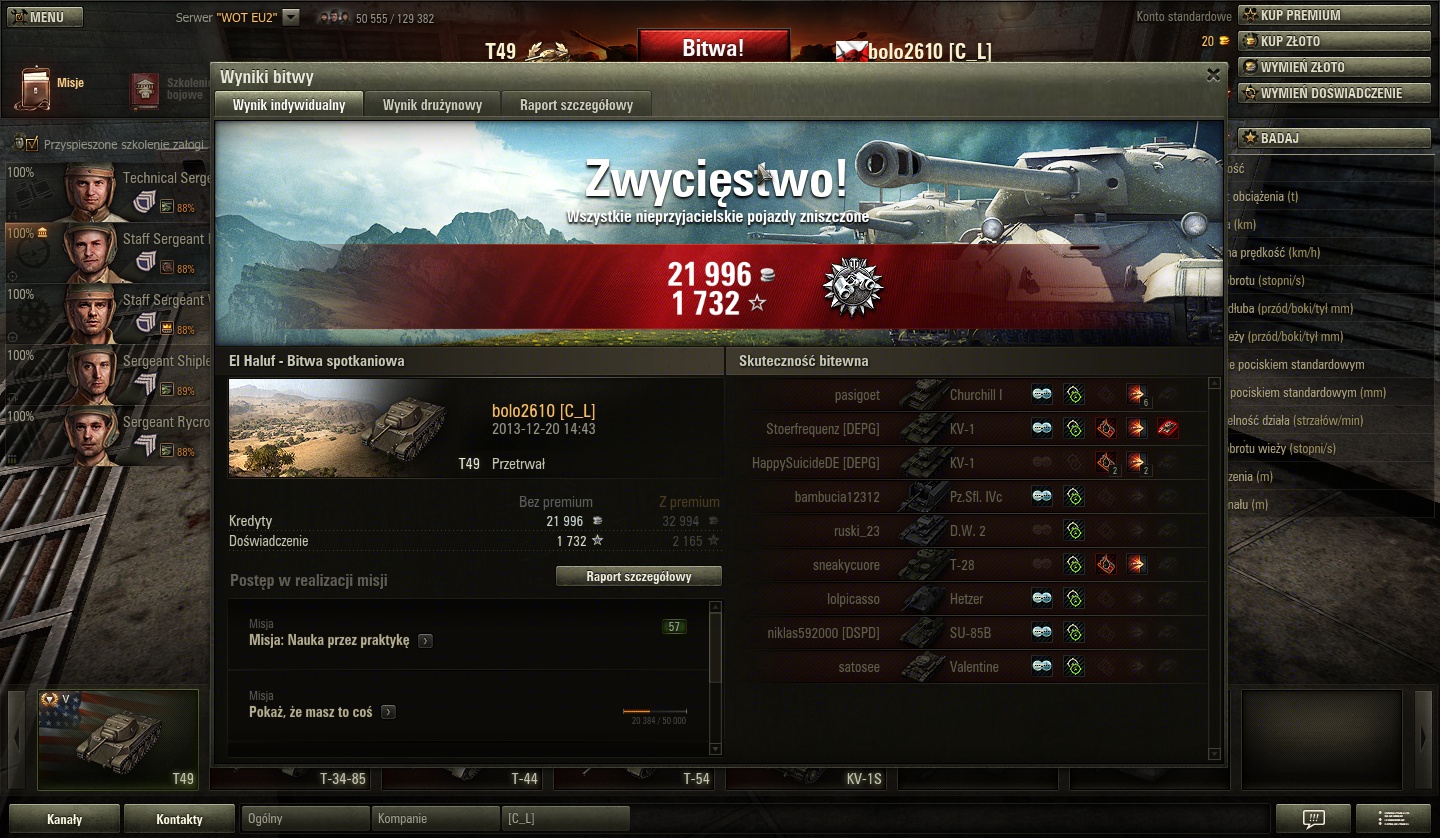Toggle accelerated crew training checkbox

point(31,144)
